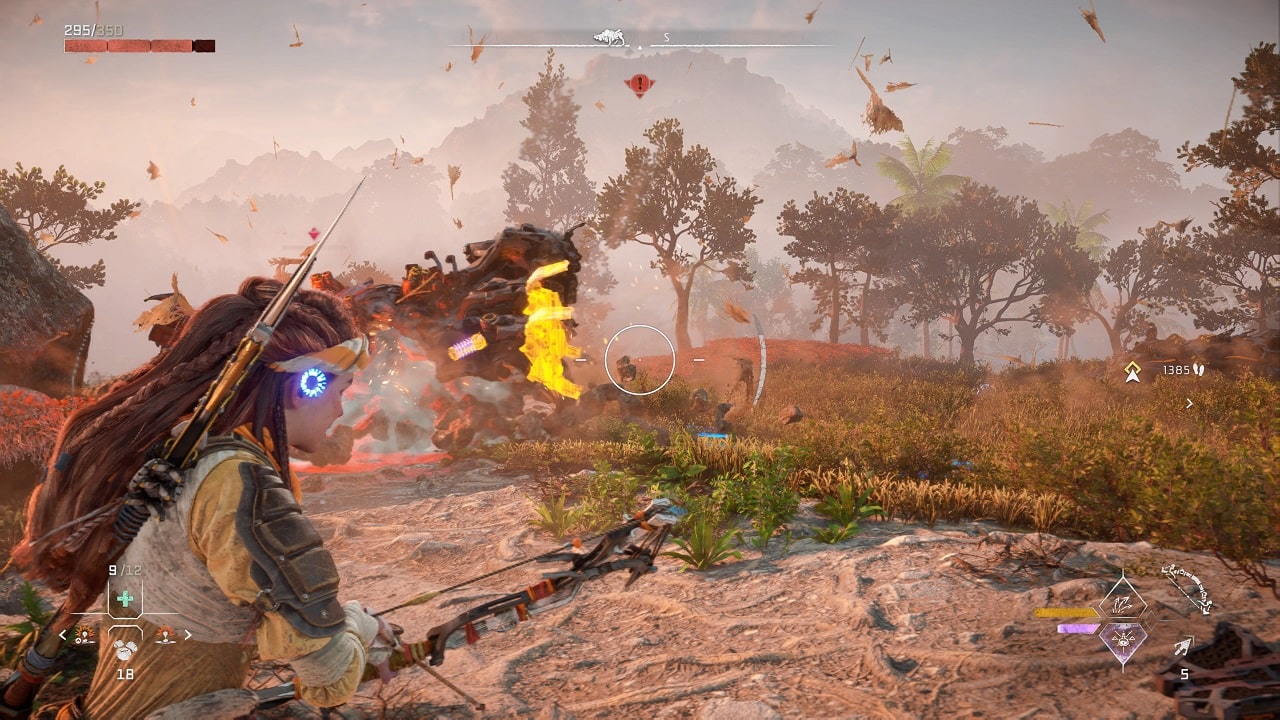
Task: Select the yellow quest waypoint marker
Action: (1132, 371)
